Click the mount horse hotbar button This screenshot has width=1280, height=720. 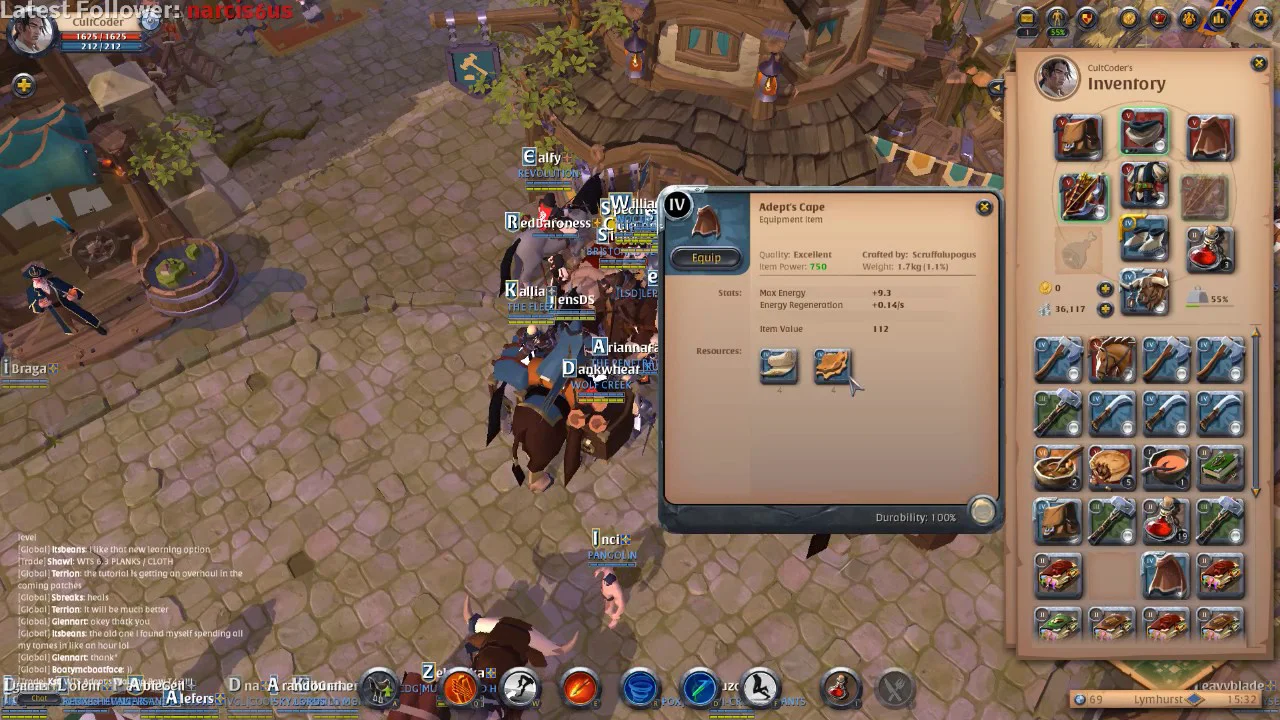(380, 688)
